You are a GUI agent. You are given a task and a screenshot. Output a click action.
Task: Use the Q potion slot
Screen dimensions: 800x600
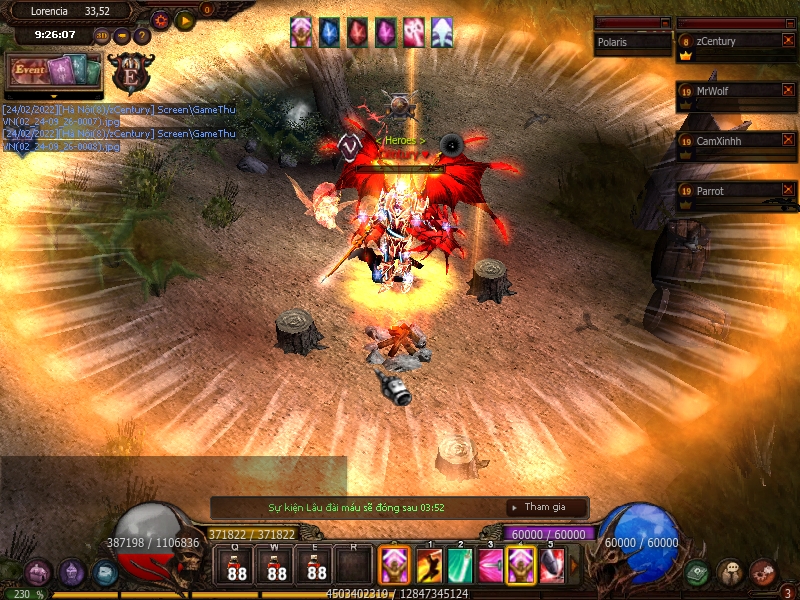[x=237, y=567]
